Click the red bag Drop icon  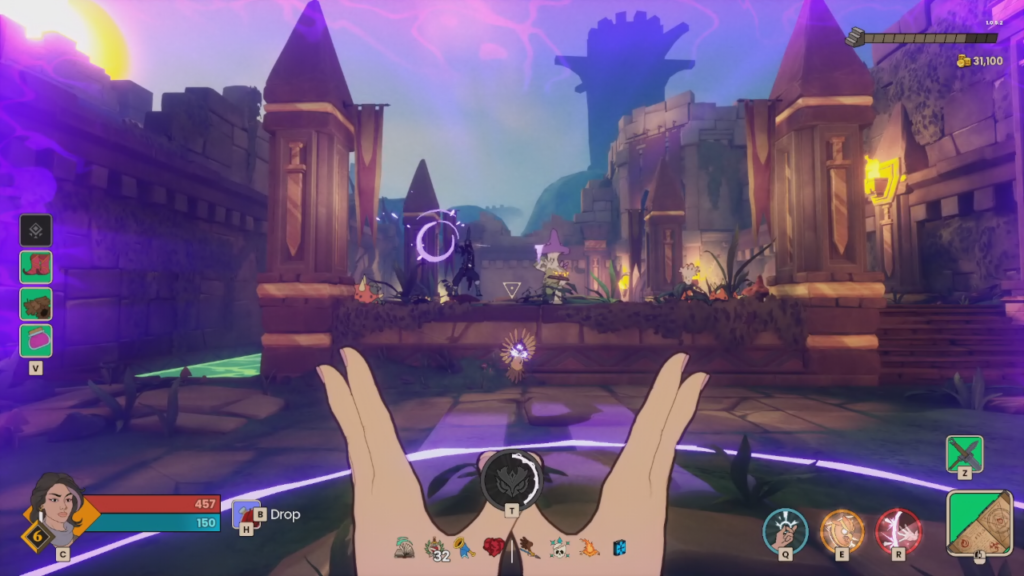coord(246,514)
